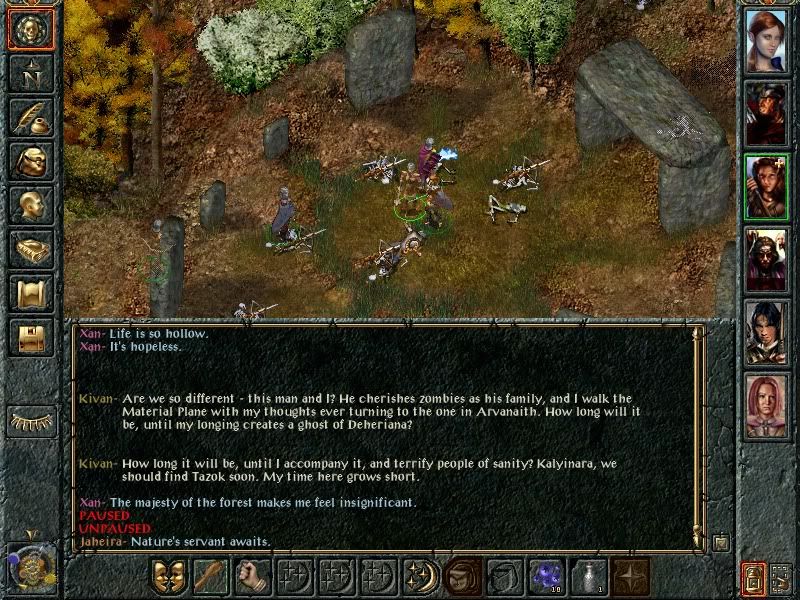The width and height of the screenshot is (800, 600).
Task: Use the blue gem quick item
Action: pyautogui.click(x=546, y=578)
